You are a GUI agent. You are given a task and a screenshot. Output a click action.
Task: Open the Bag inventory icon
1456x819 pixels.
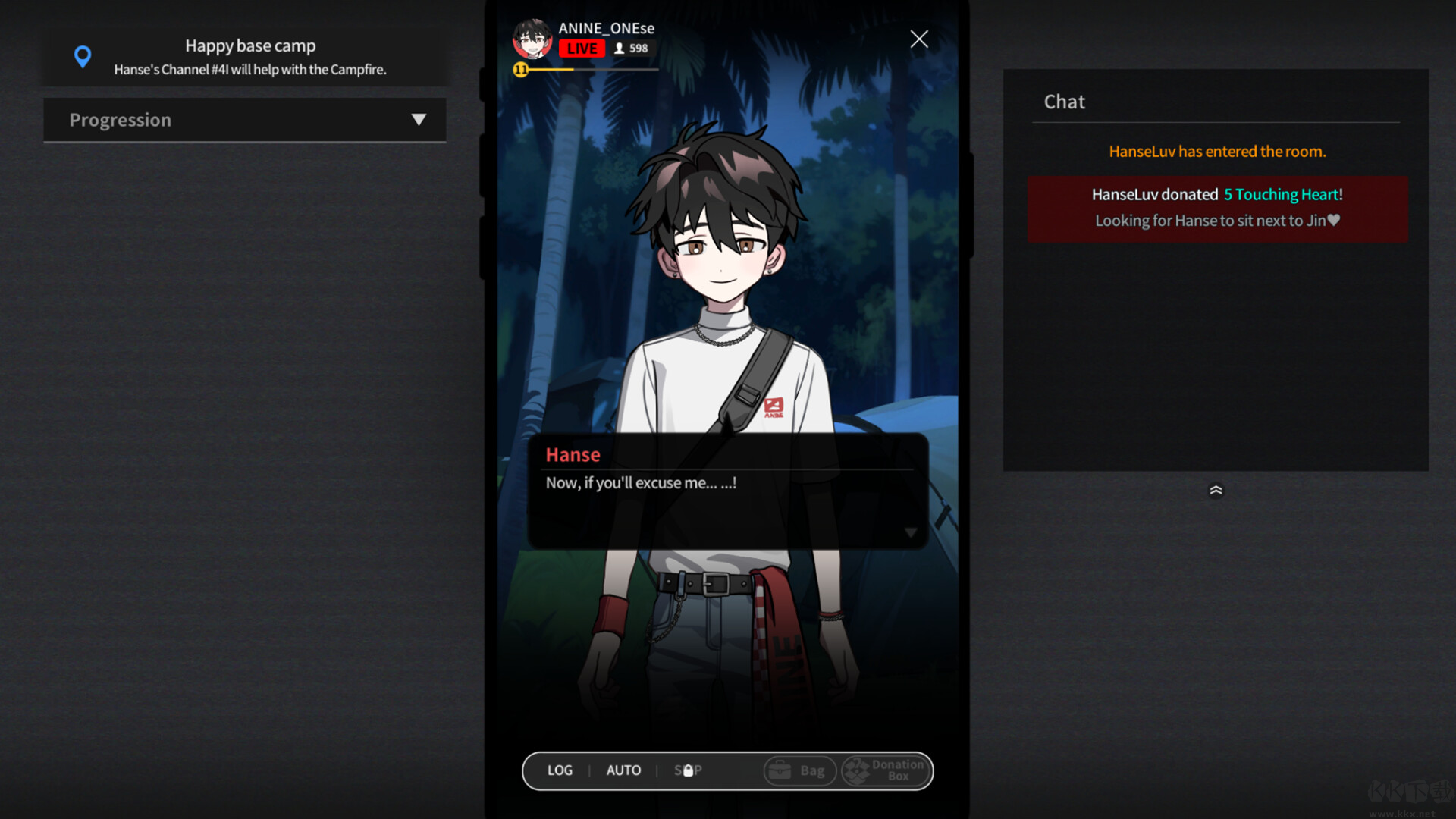click(x=780, y=770)
